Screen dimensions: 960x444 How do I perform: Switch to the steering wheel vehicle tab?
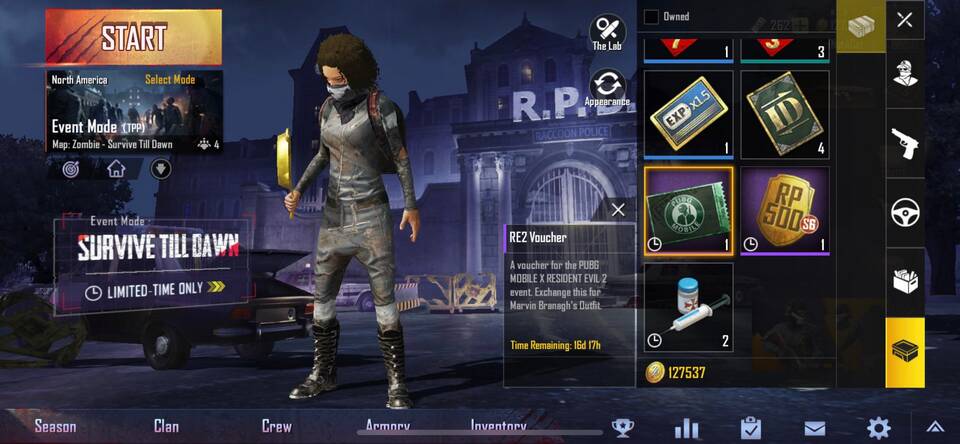click(x=905, y=213)
